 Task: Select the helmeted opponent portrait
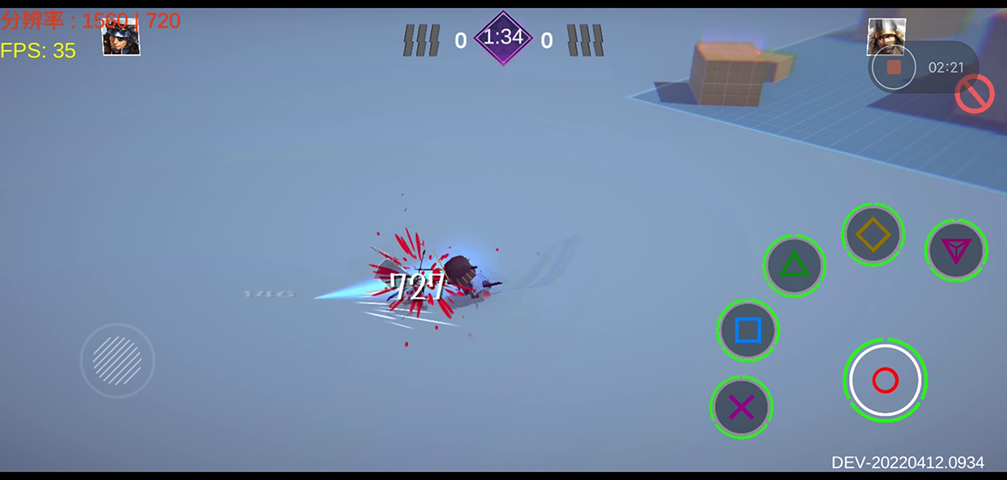click(x=886, y=36)
